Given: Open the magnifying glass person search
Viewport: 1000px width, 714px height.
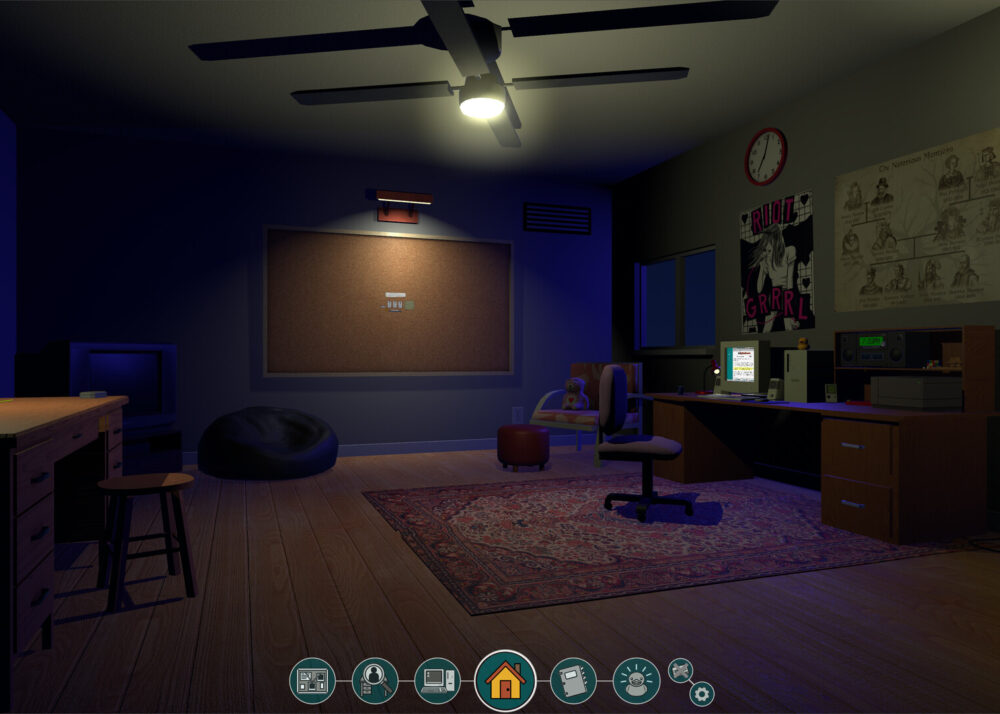Looking at the screenshot, I should (x=375, y=680).
